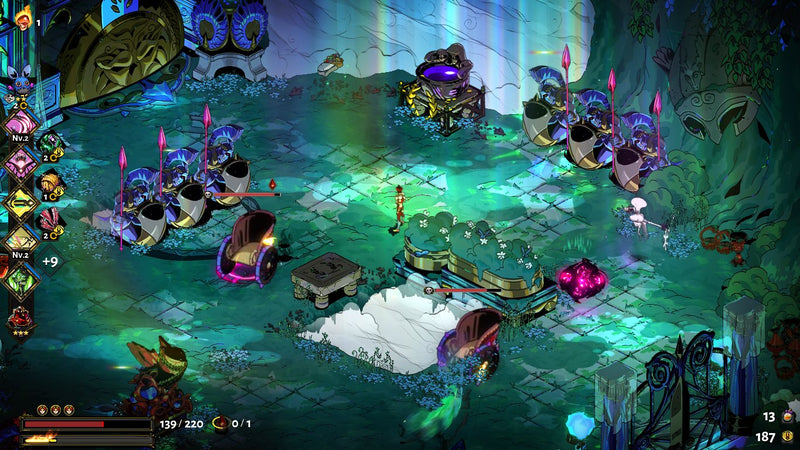Select the gold obol coin icon
This screenshot has height=450, width=800.
[787, 437]
